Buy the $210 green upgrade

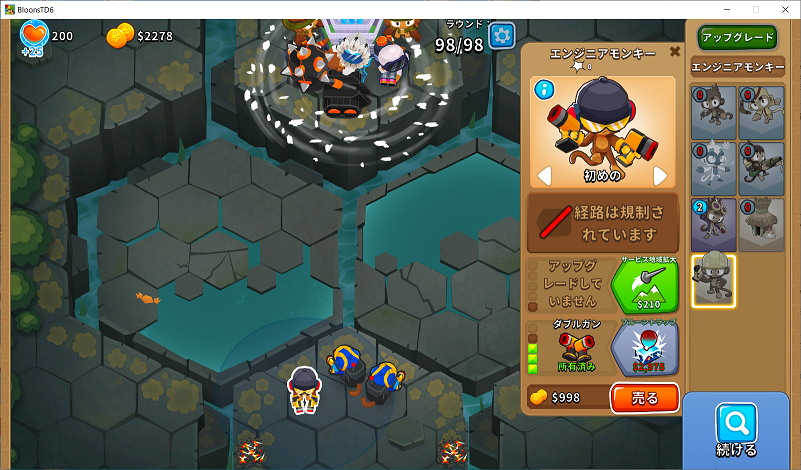644,287
